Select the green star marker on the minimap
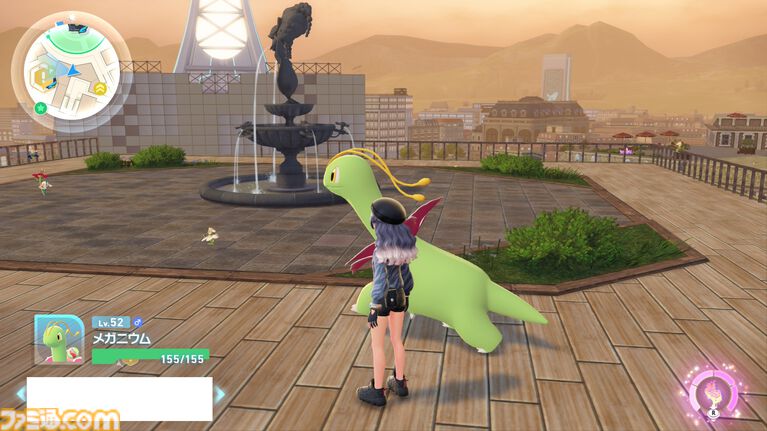Viewport: 767px width, 431px height. pos(40,107)
